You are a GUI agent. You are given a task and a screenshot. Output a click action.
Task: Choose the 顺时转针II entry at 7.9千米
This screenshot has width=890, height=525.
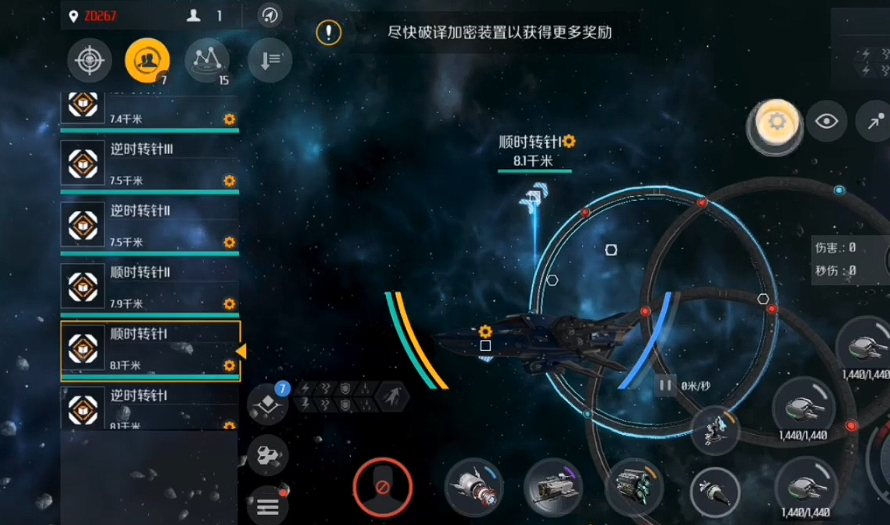point(150,286)
